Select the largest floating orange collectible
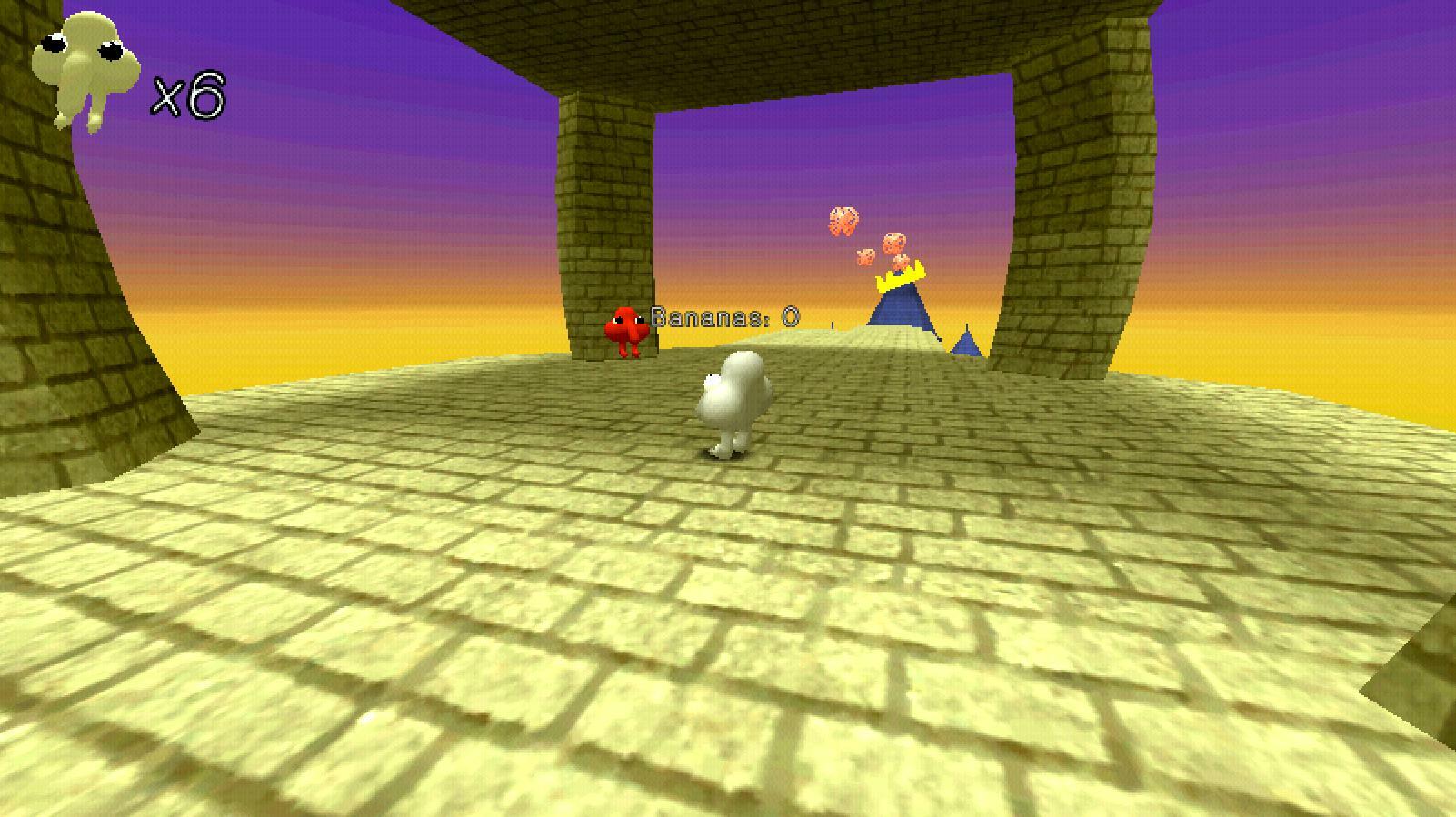Screen dimensions: 1456x817 pyautogui.click(x=845, y=221)
